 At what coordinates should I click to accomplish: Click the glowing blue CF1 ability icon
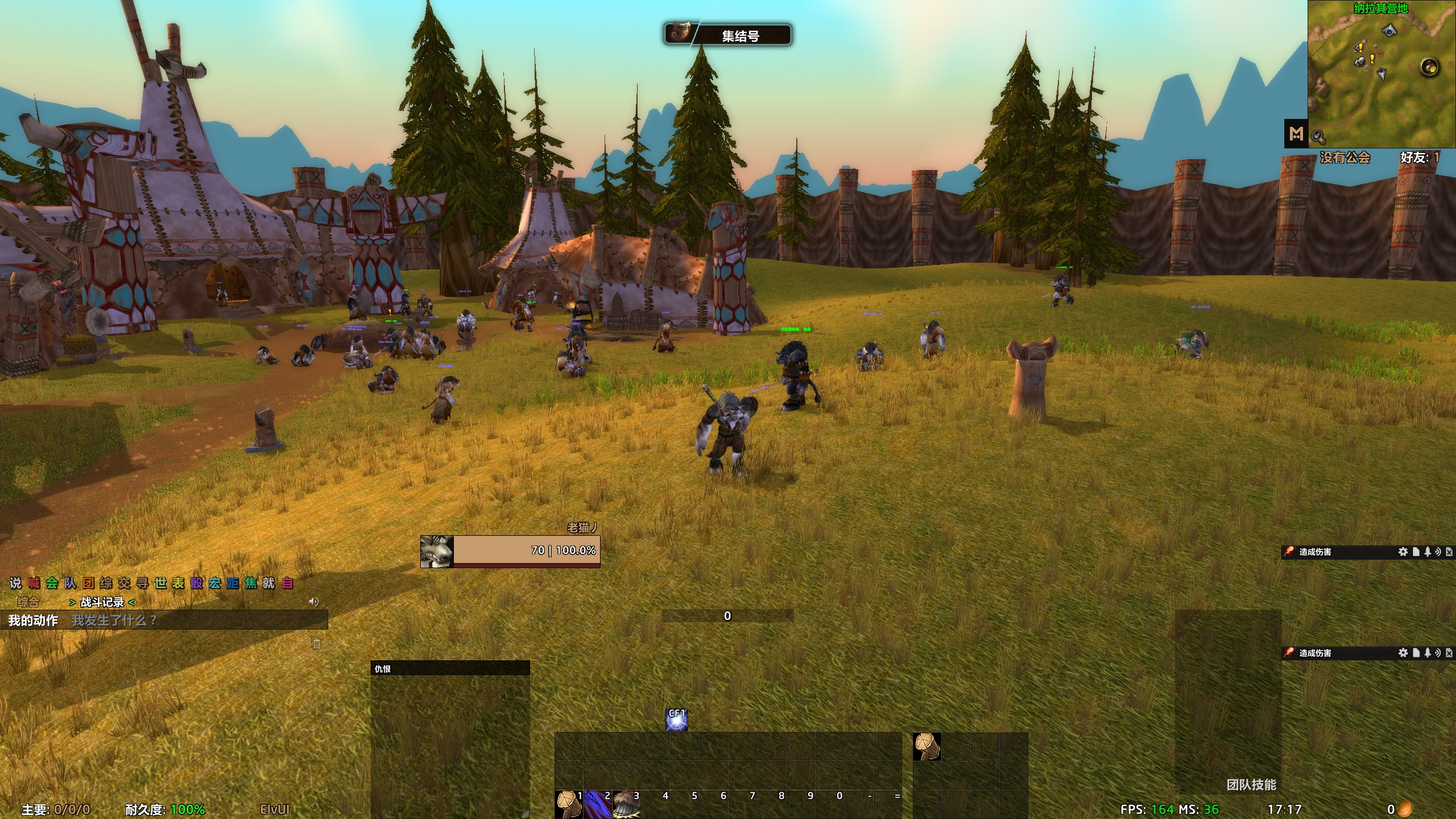[677, 720]
